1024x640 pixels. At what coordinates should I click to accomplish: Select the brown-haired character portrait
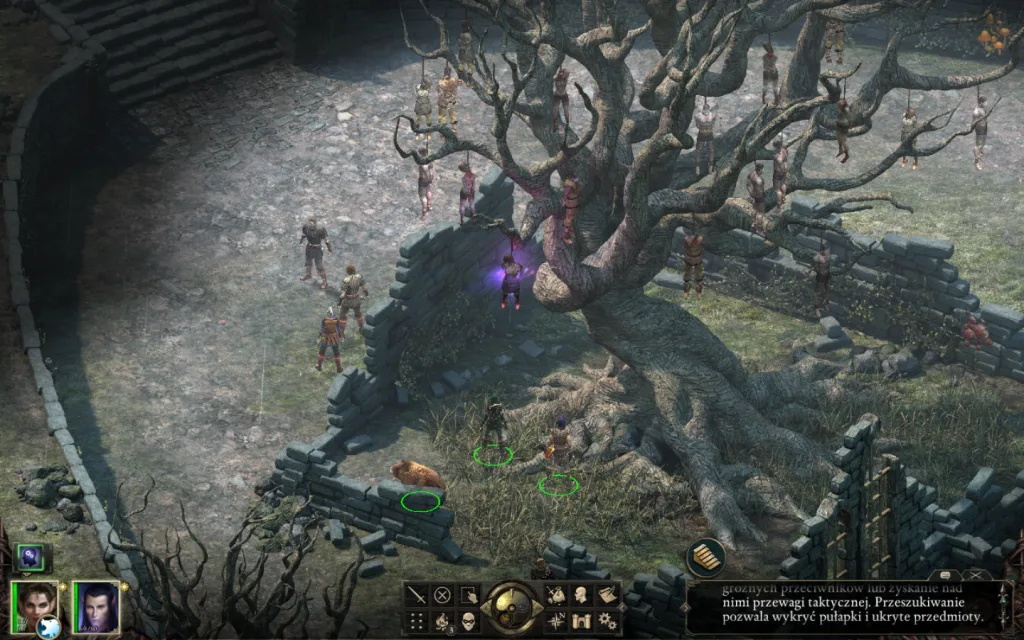[34, 605]
